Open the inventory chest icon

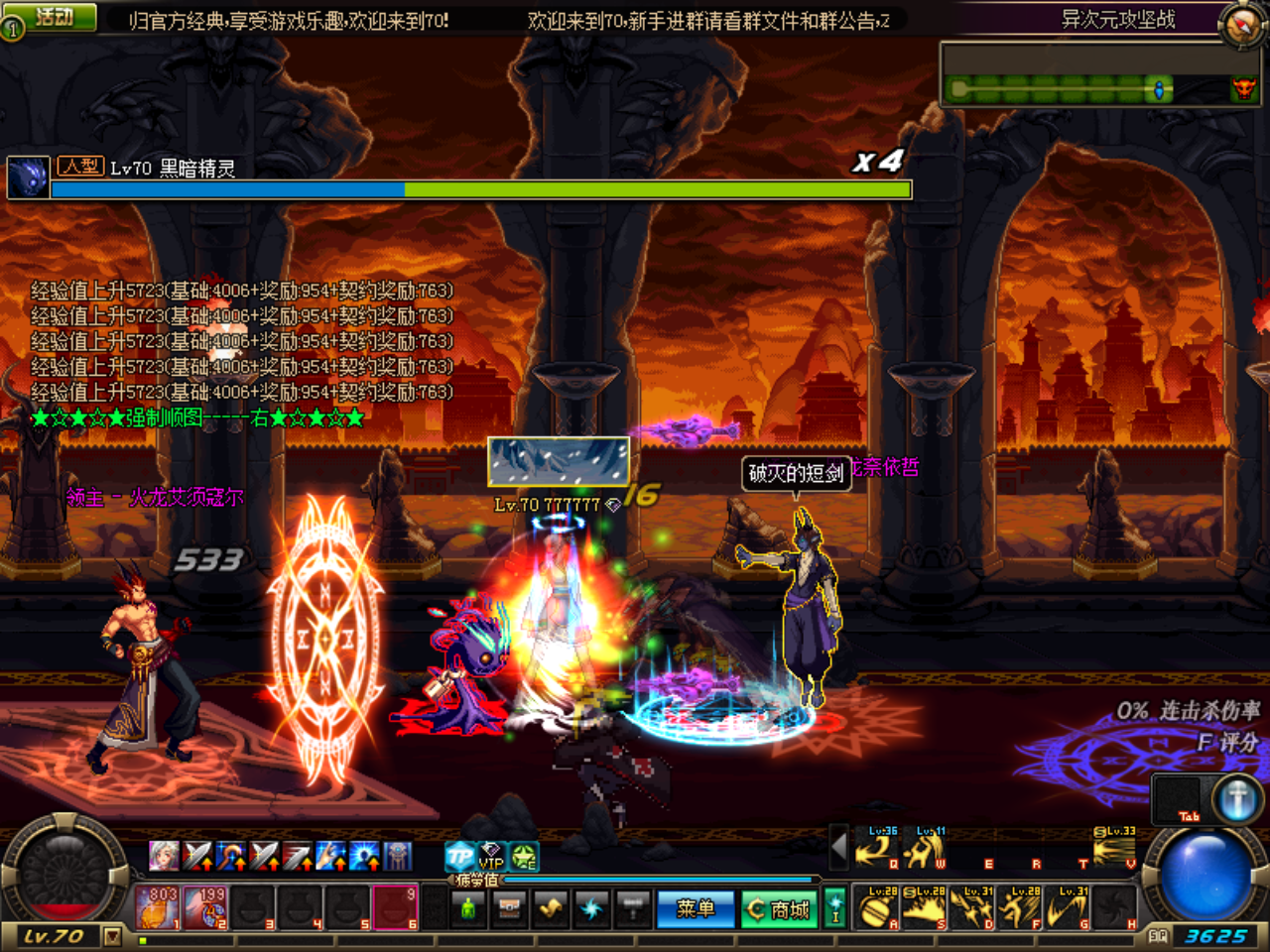(510, 907)
